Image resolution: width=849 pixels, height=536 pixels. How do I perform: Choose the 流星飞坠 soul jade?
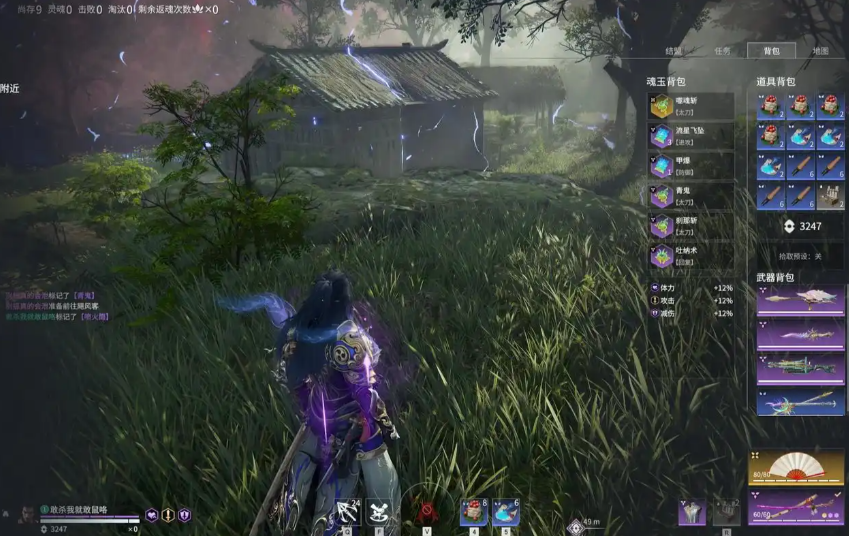tap(691, 136)
